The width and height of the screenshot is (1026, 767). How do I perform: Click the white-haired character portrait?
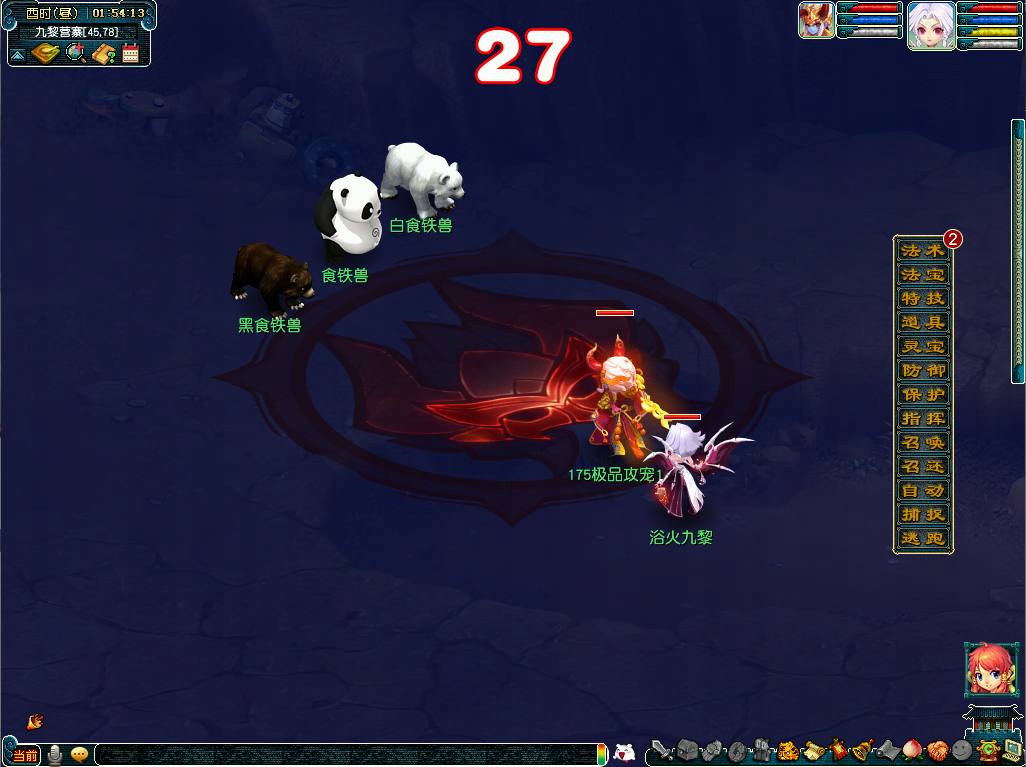930,25
